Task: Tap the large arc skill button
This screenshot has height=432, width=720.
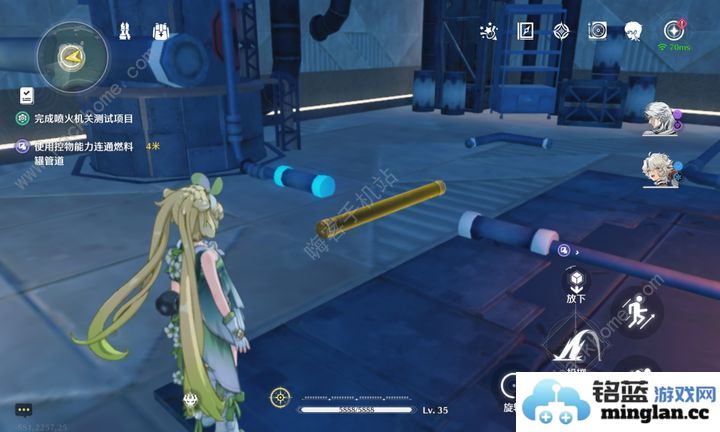Action: (x=574, y=350)
